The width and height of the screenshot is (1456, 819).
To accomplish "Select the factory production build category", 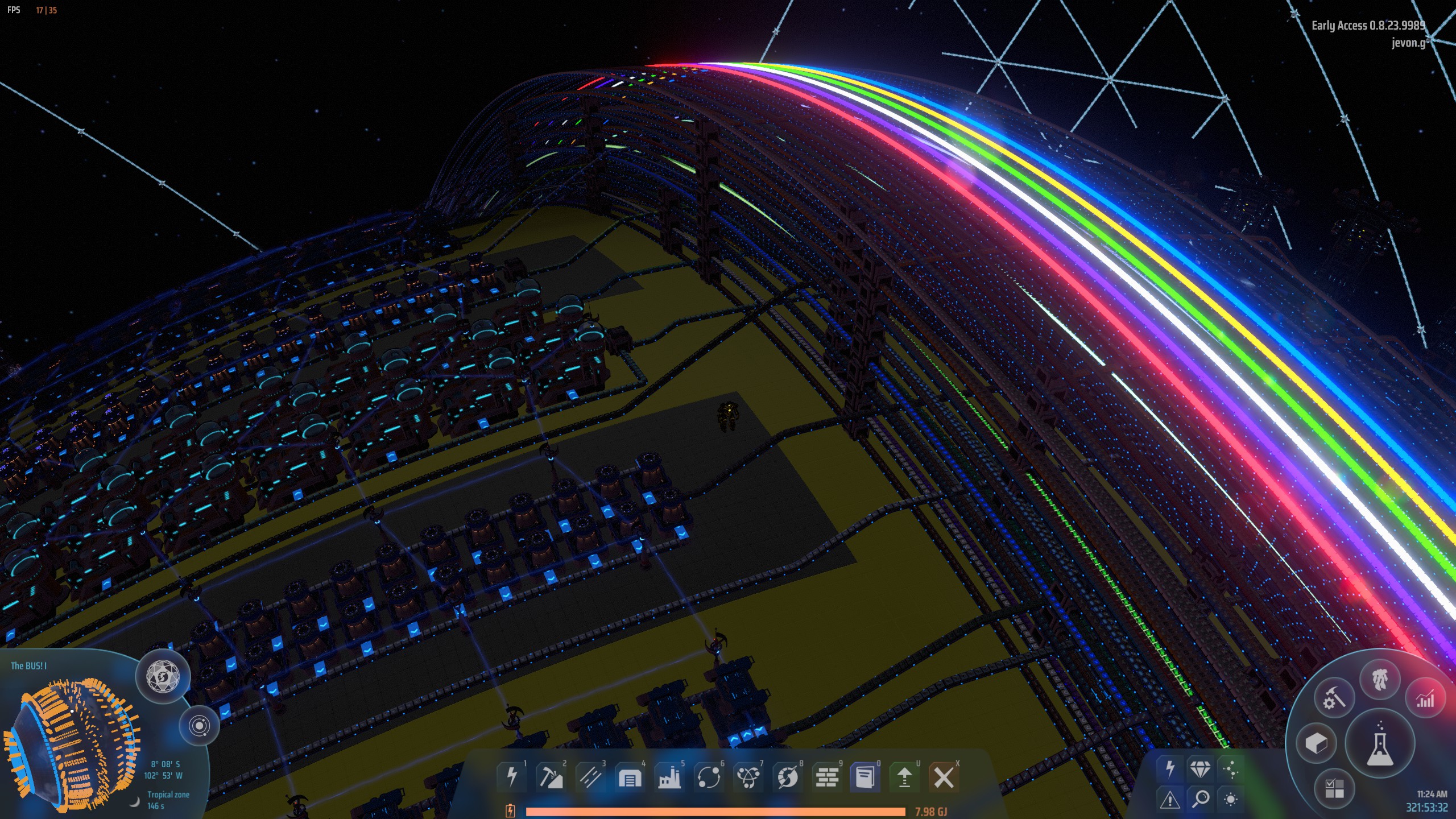I will (669, 776).
